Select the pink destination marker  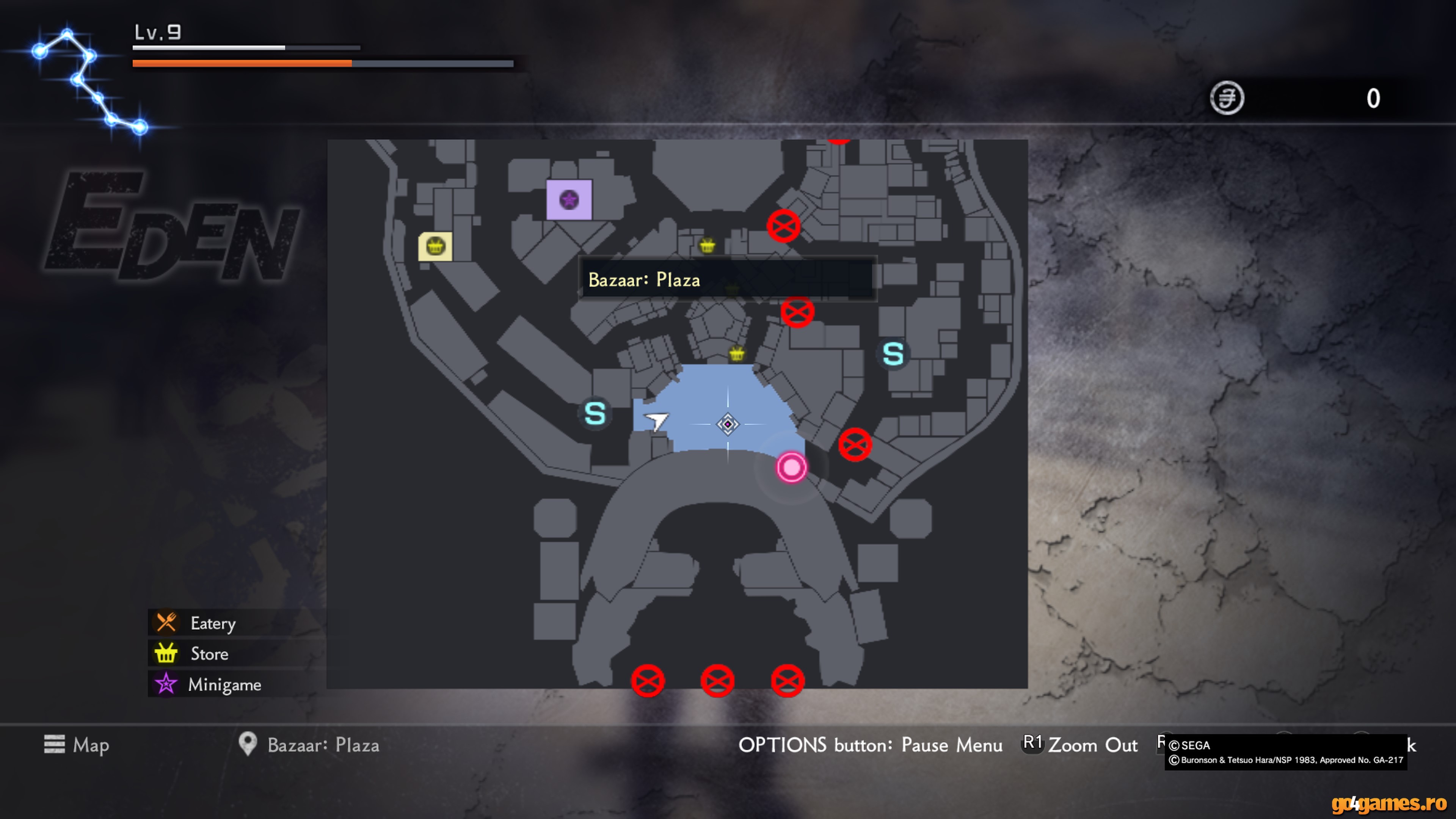coord(791,468)
